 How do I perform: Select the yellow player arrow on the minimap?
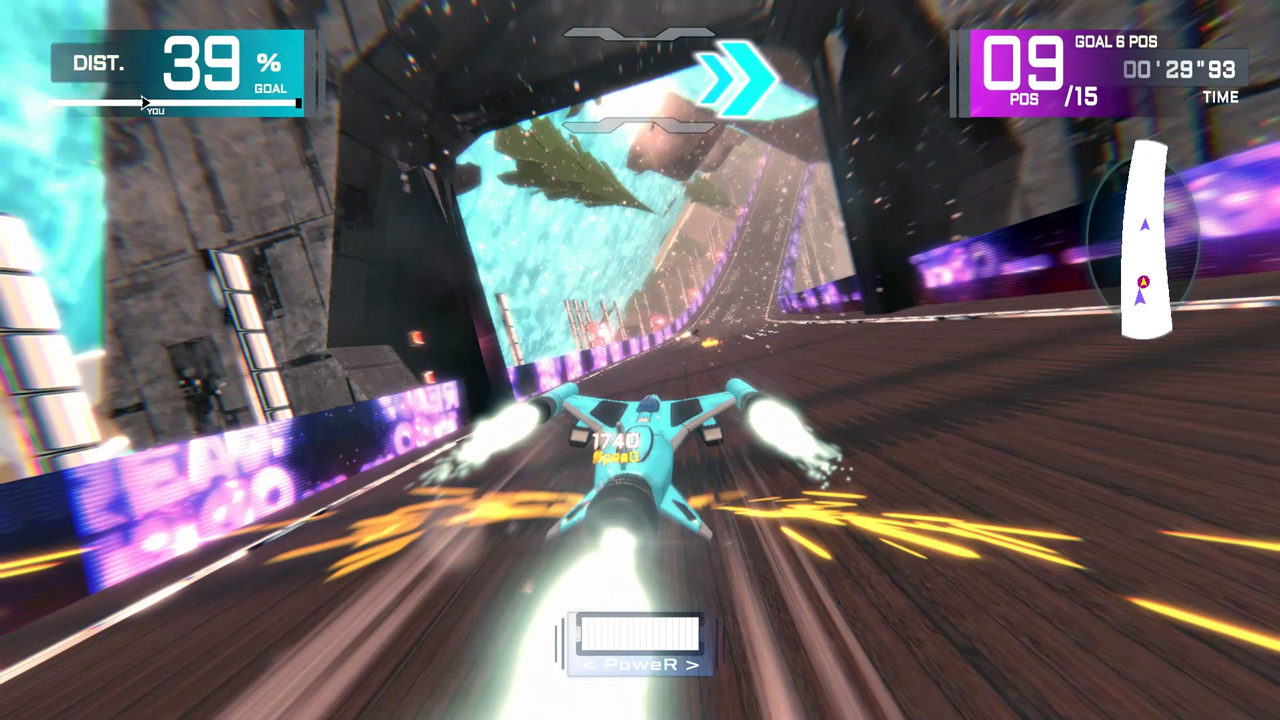coord(1143,282)
